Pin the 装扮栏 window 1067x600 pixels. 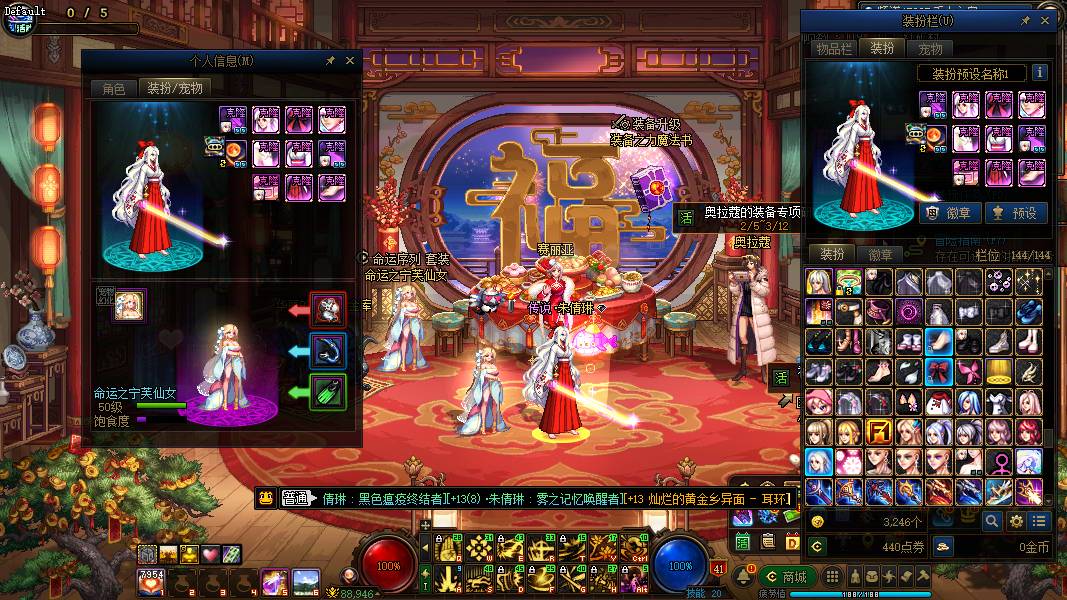(x=1025, y=20)
